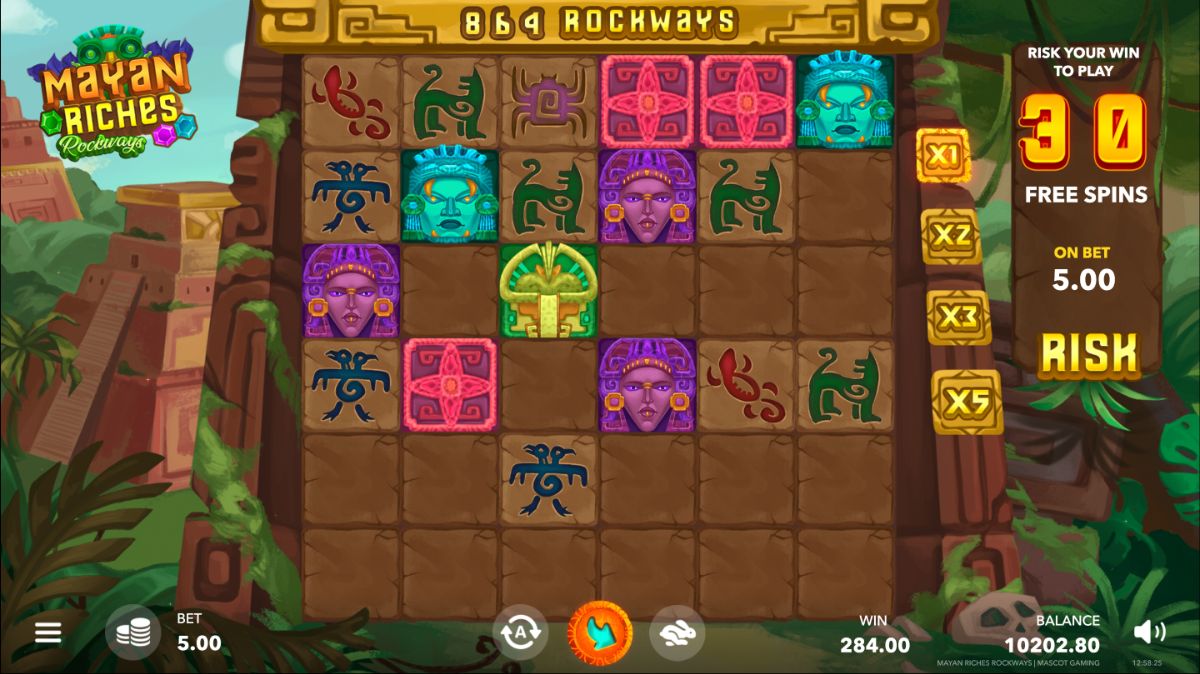Mute sound with the speaker icon
This screenshot has width=1200, height=674.
(x=1150, y=632)
